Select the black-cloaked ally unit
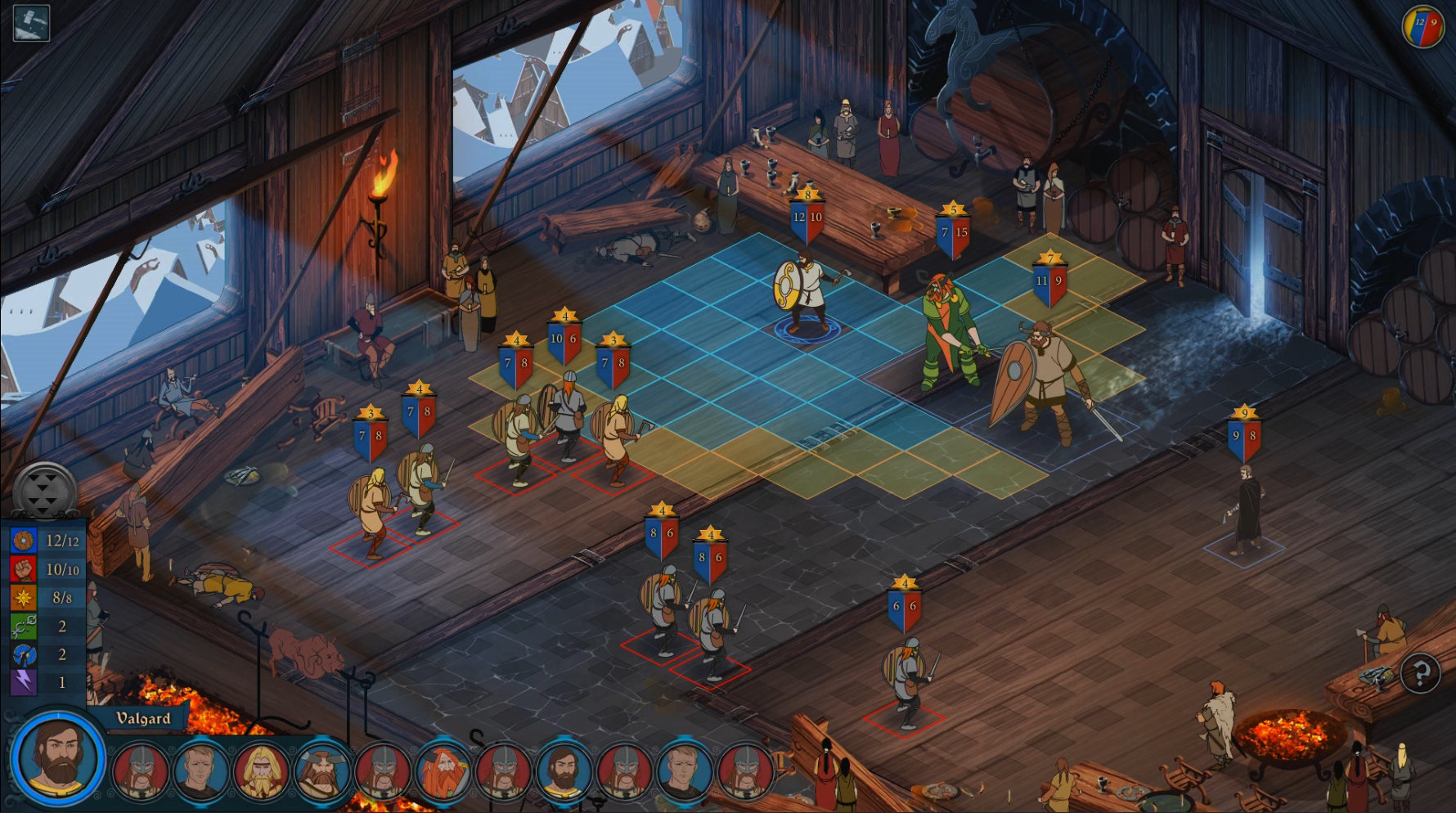 [1247, 511]
